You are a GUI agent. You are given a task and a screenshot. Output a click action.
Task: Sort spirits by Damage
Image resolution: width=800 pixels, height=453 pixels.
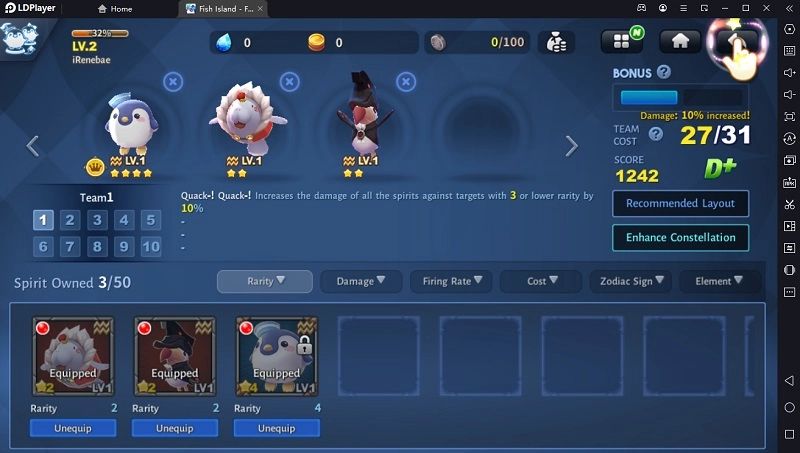tap(361, 282)
